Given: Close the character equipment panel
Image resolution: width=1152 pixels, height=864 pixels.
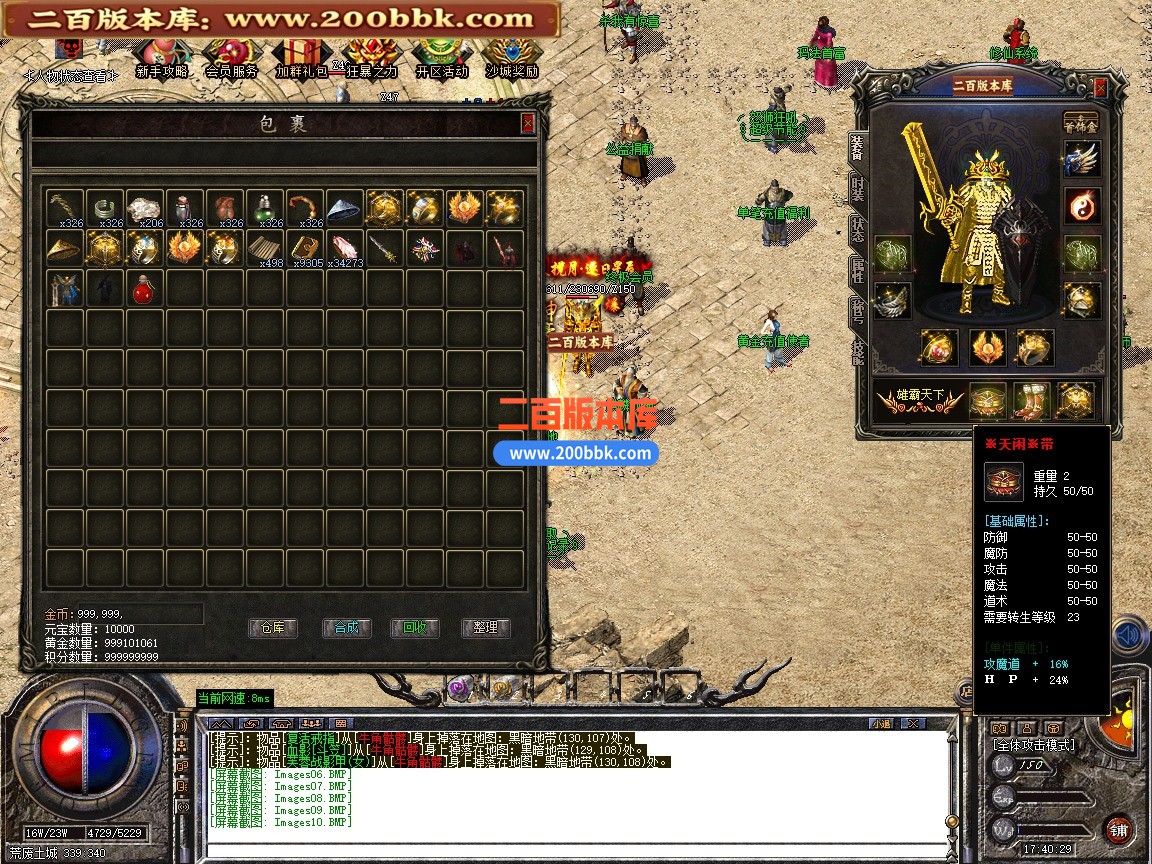Looking at the screenshot, I should point(1100,87).
